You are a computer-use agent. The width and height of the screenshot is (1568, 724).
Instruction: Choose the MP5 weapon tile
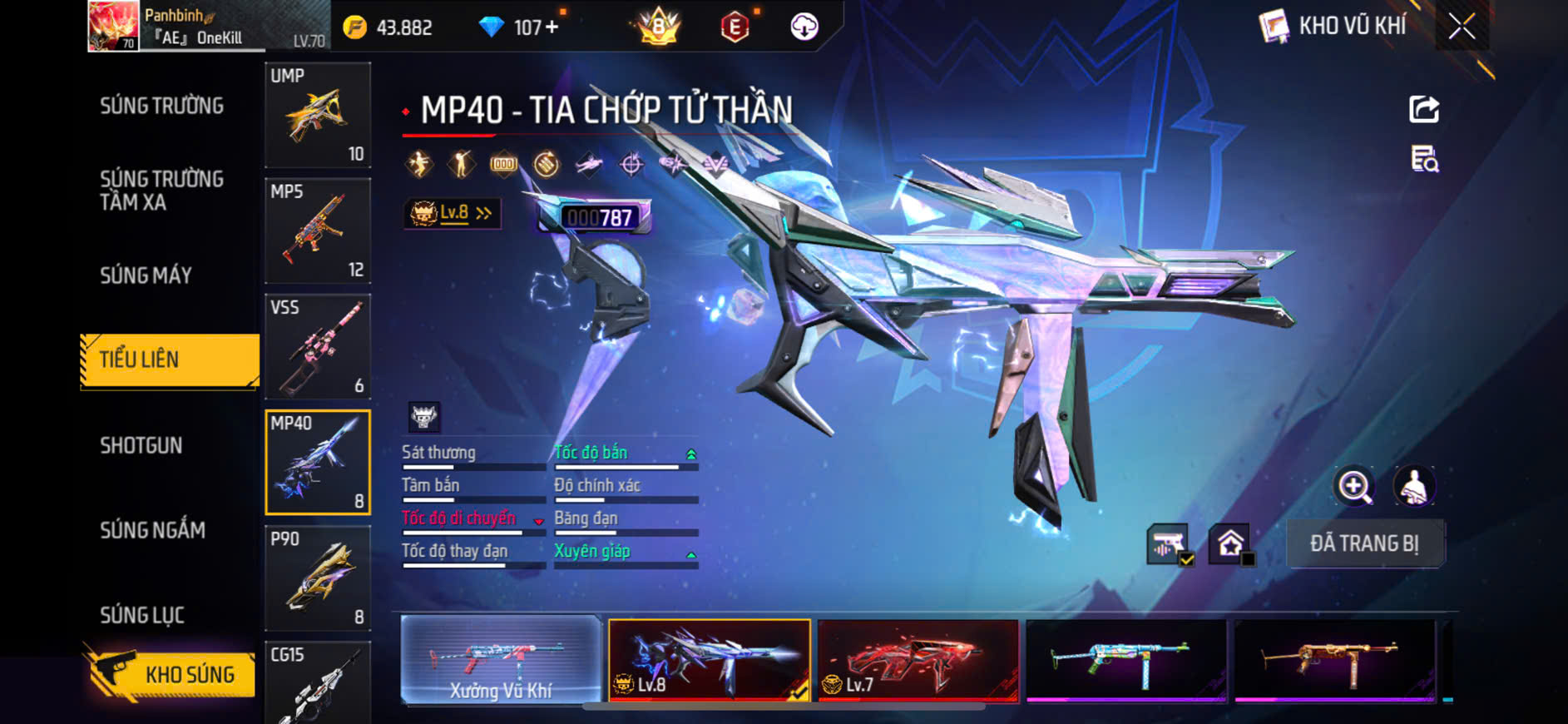click(x=318, y=231)
